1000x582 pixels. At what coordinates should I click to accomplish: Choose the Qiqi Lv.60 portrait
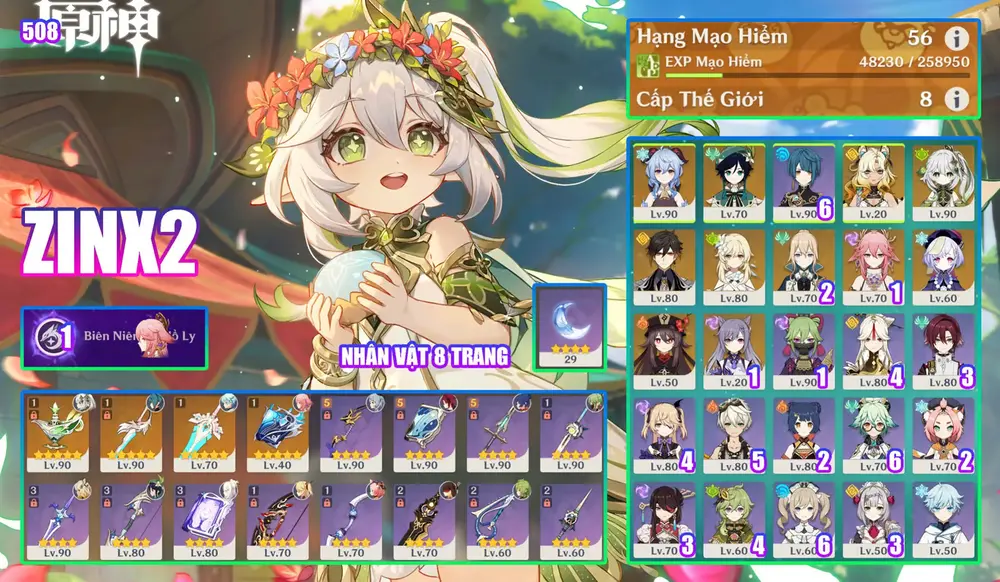tap(940, 264)
